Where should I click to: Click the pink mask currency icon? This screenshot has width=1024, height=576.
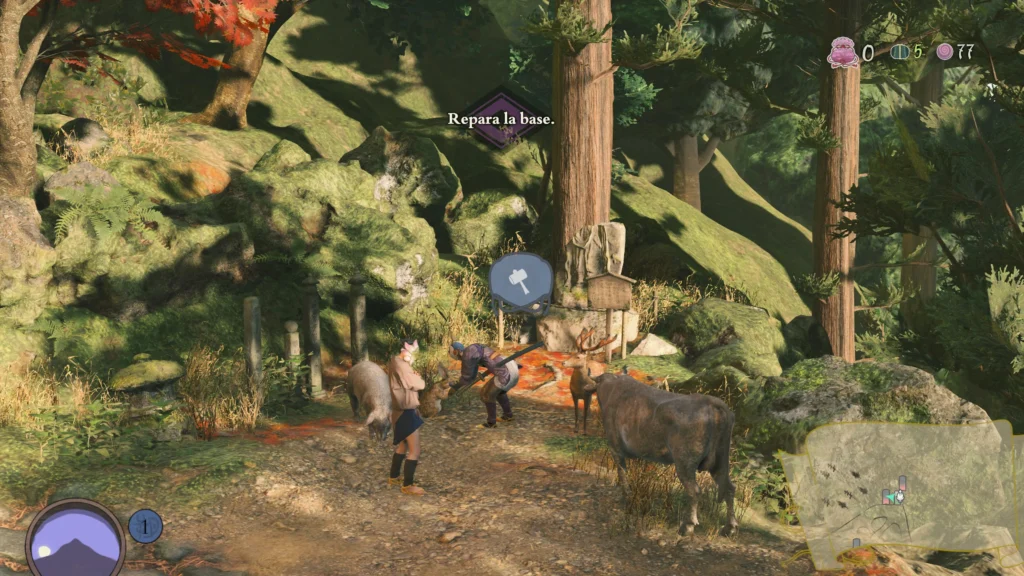click(x=843, y=52)
